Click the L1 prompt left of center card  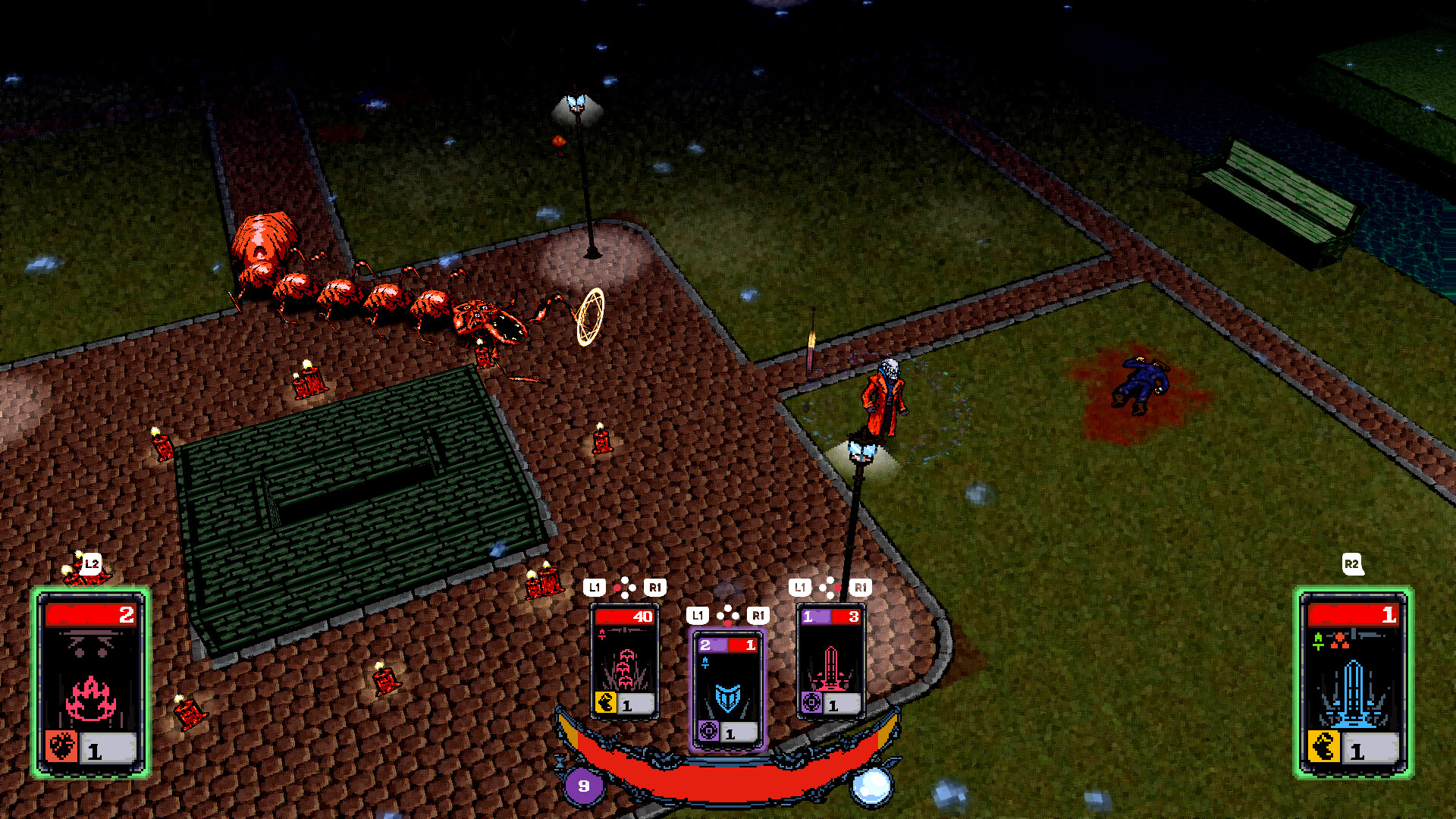(x=698, y=615)
